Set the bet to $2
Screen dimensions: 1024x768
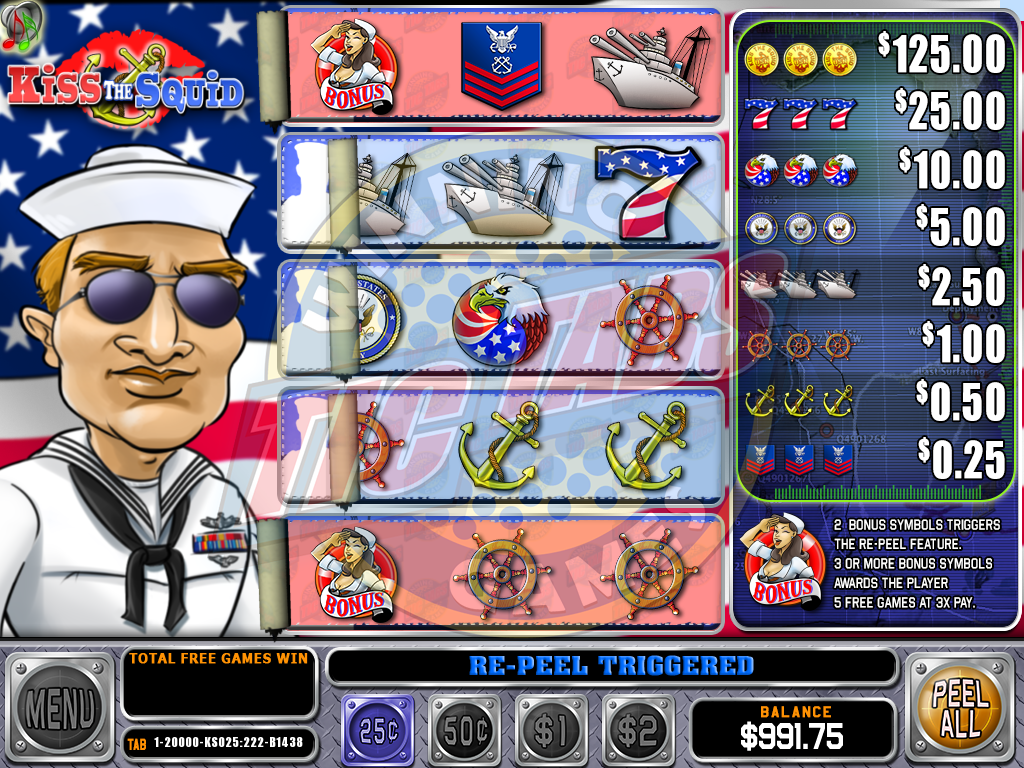pyautogui.click(x=636, y=730)
